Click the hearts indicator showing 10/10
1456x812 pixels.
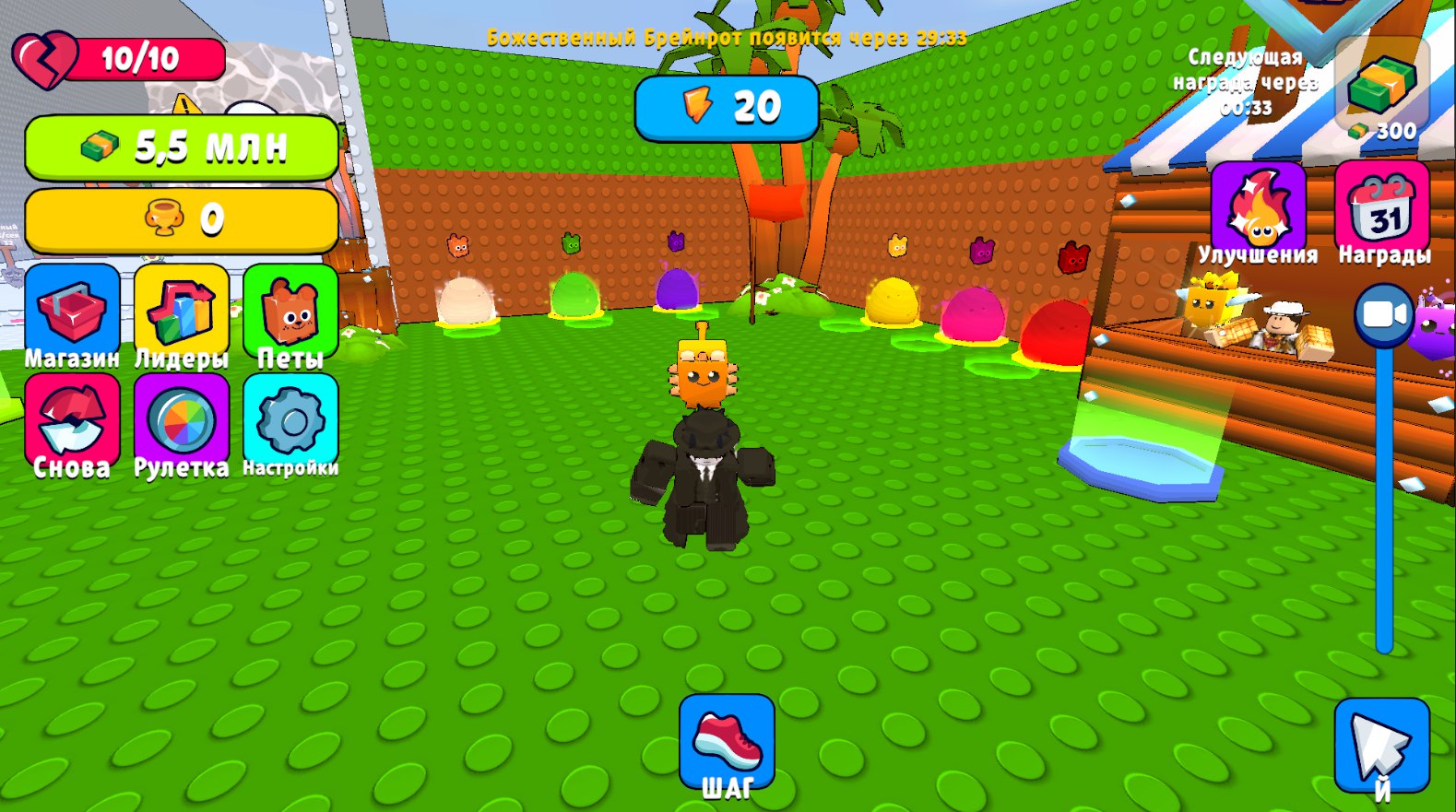(x=120, y=59)
